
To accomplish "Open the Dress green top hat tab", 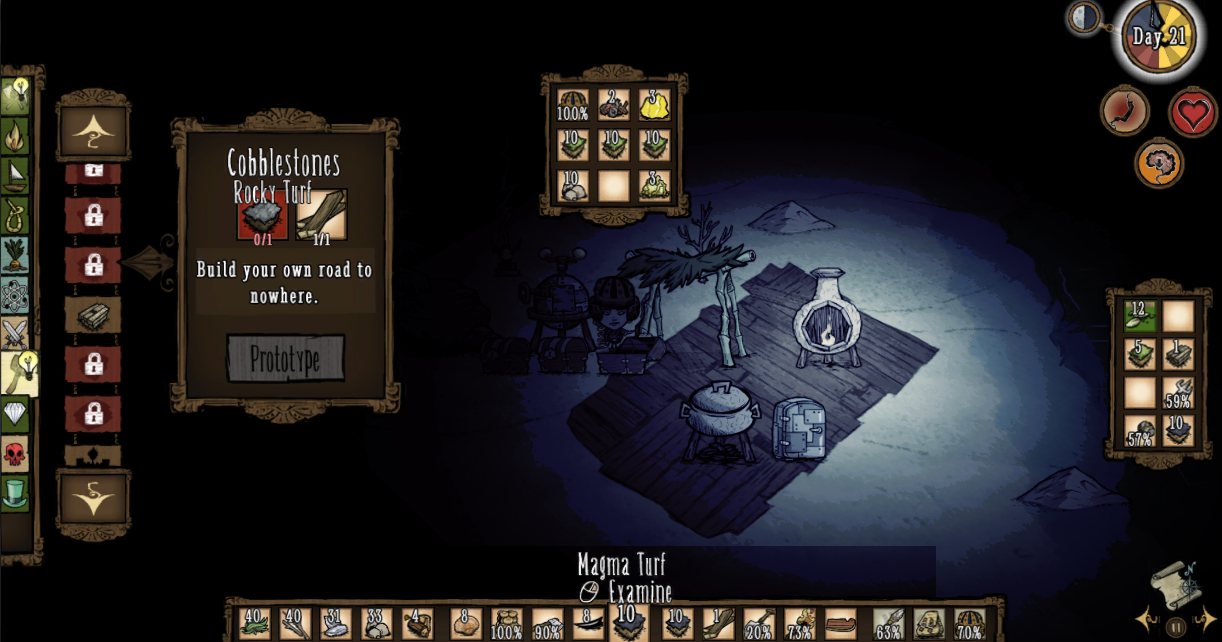I will pos(15,492).
